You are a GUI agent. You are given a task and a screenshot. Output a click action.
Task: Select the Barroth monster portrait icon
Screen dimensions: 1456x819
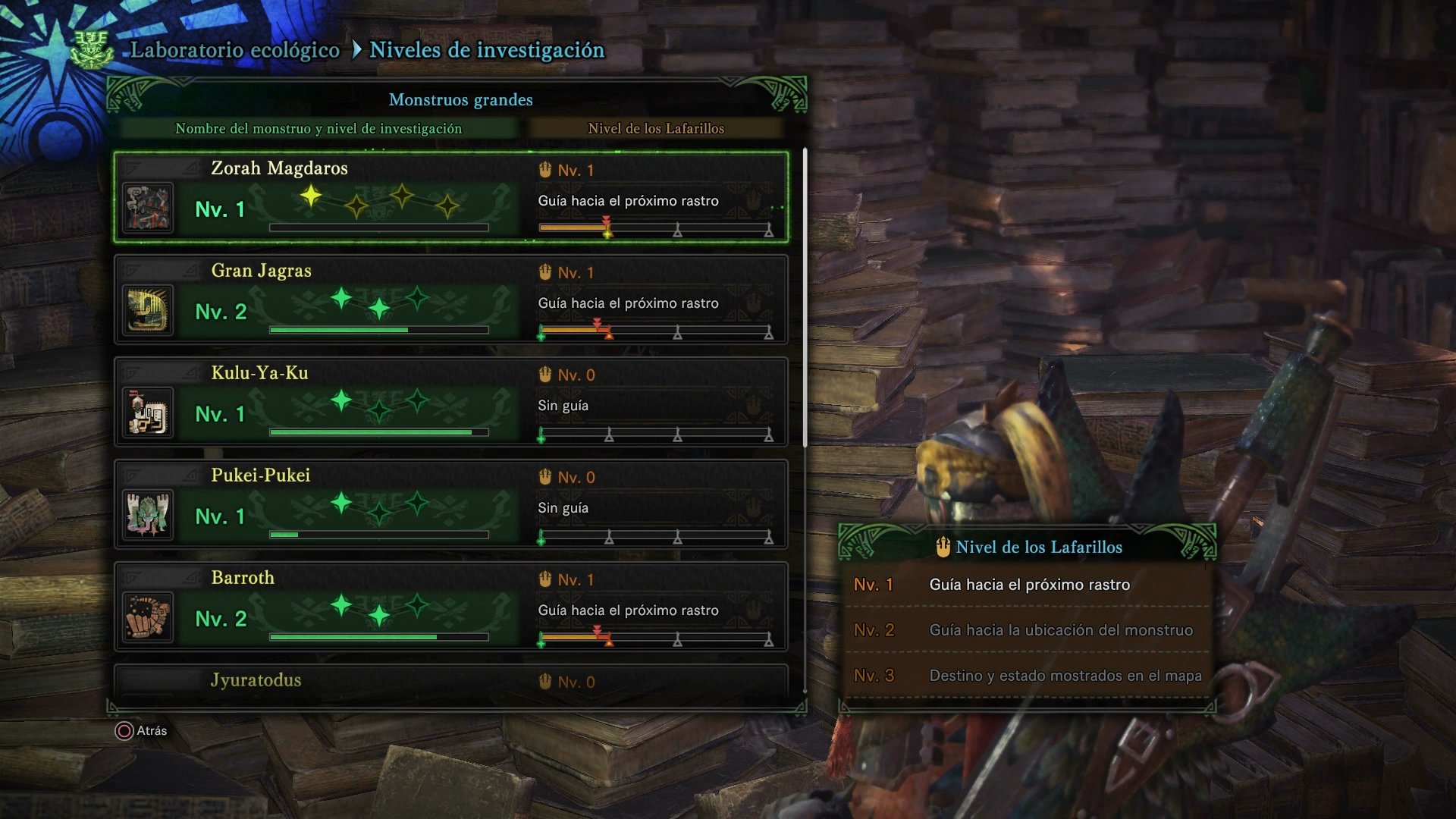pyautogui.click(x=148, y=617)
